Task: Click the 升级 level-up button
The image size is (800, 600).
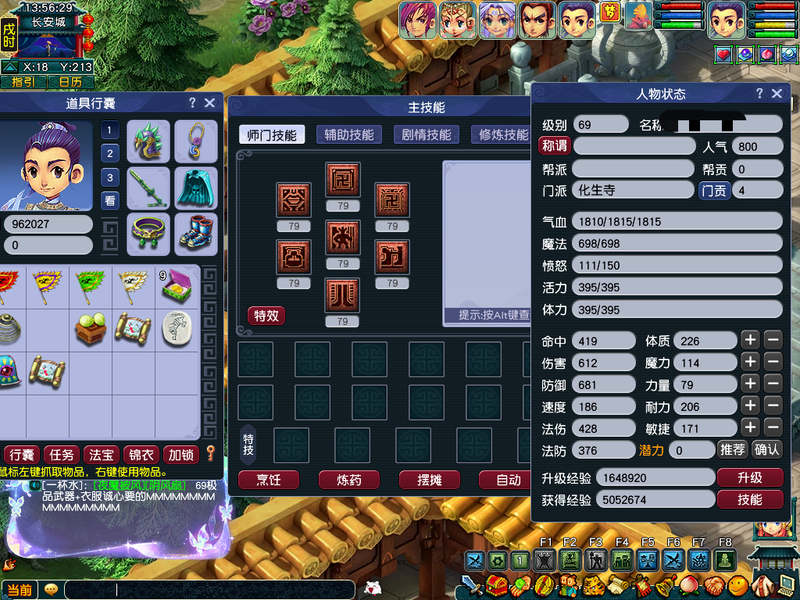Action: (x=749, y=478)
